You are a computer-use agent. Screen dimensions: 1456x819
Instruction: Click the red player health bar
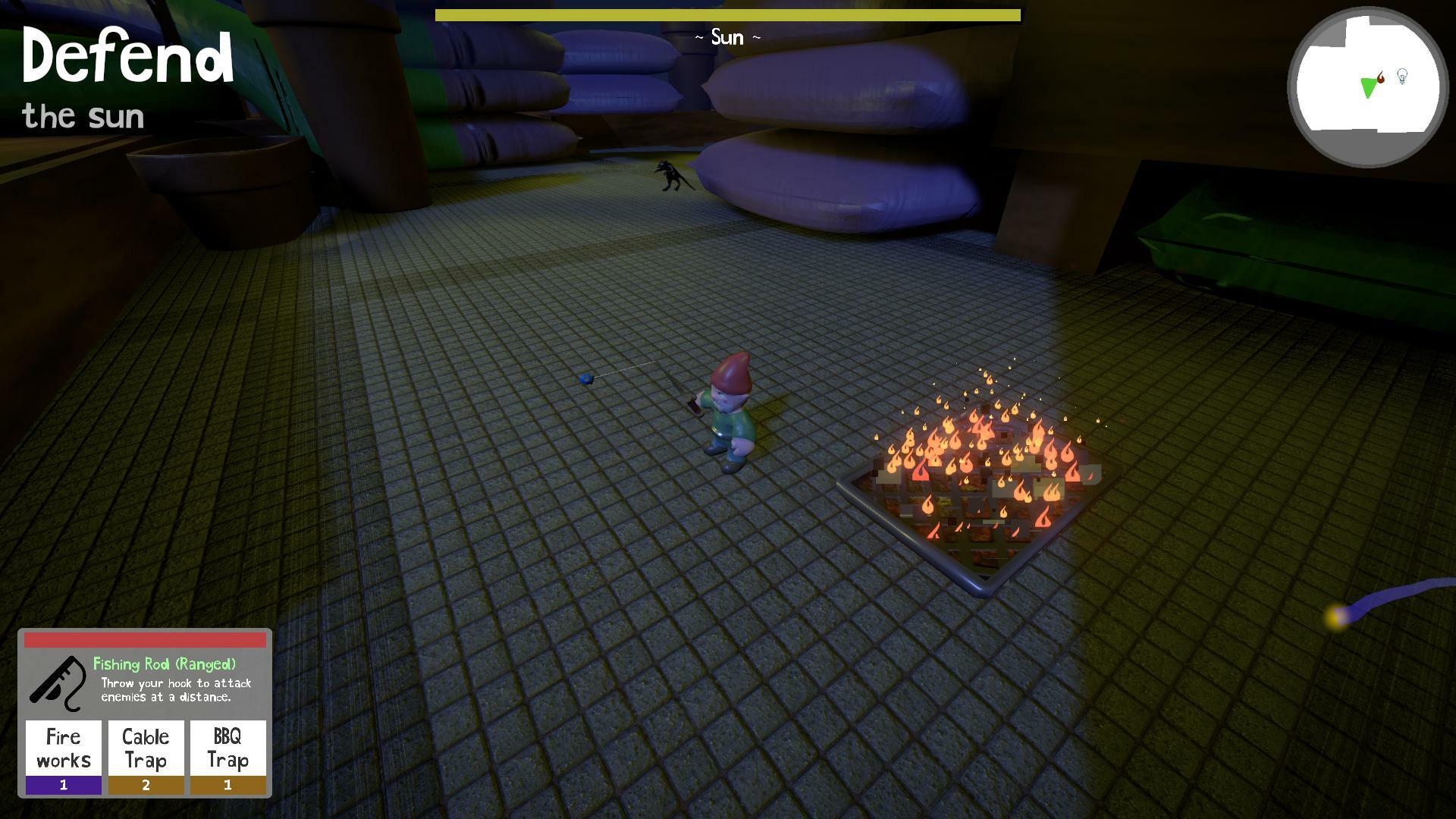tap(146, 640)
